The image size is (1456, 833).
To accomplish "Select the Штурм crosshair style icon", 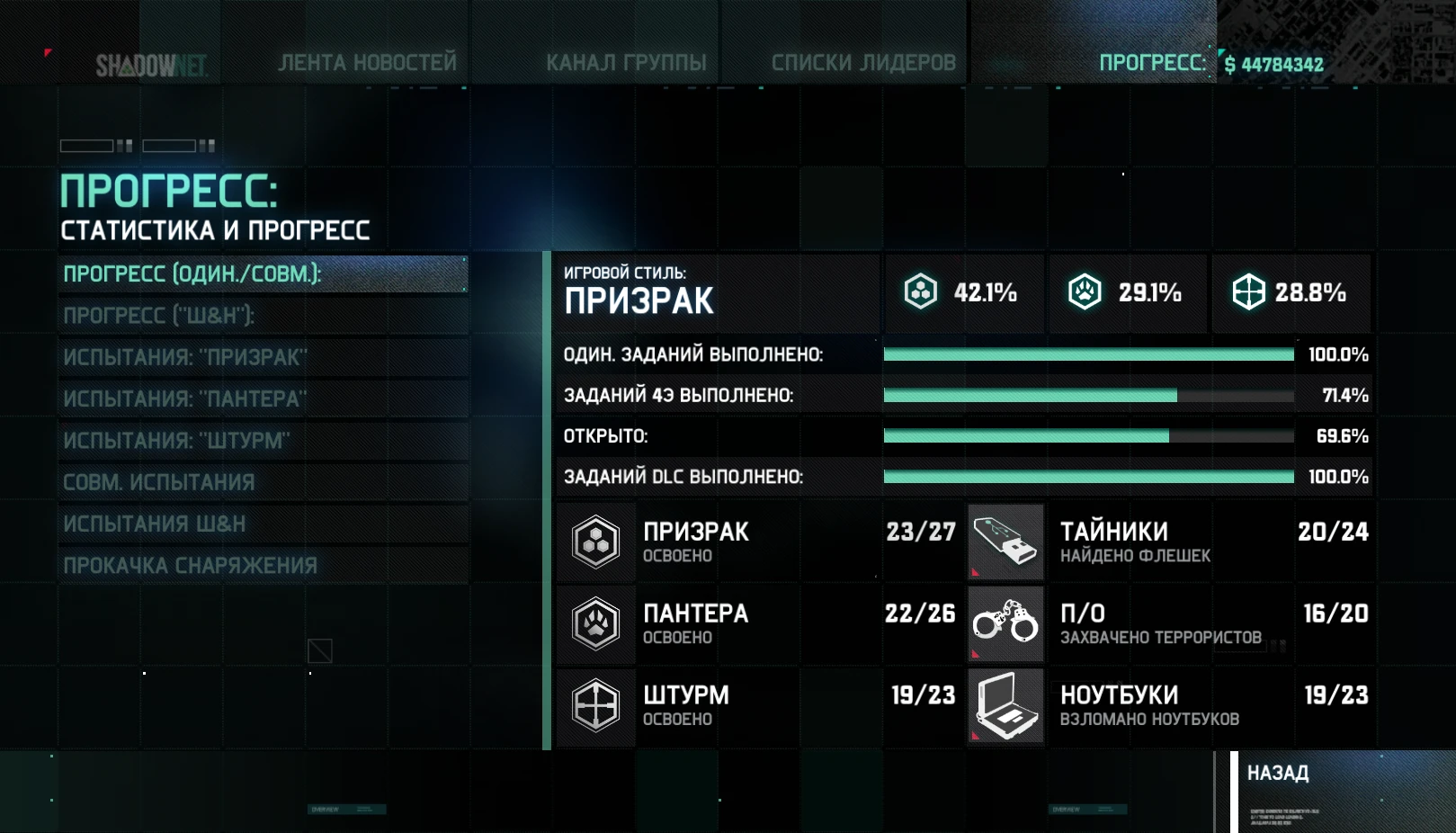I will pos(595,705).
